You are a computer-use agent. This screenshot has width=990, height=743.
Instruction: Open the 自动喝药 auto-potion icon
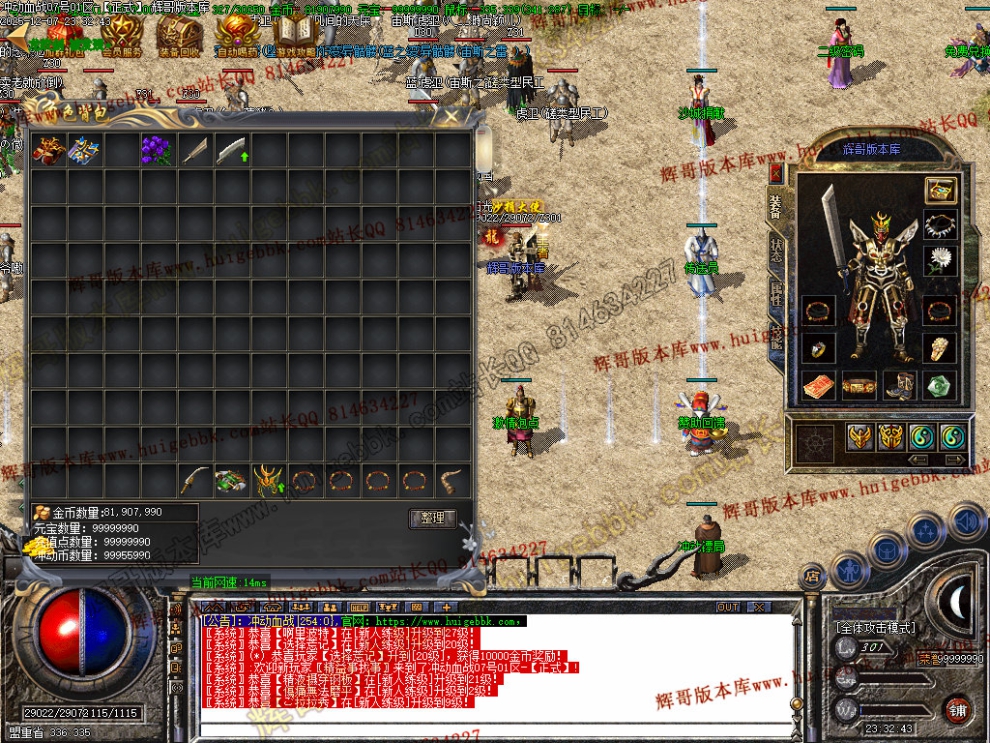tap(236, 38)
